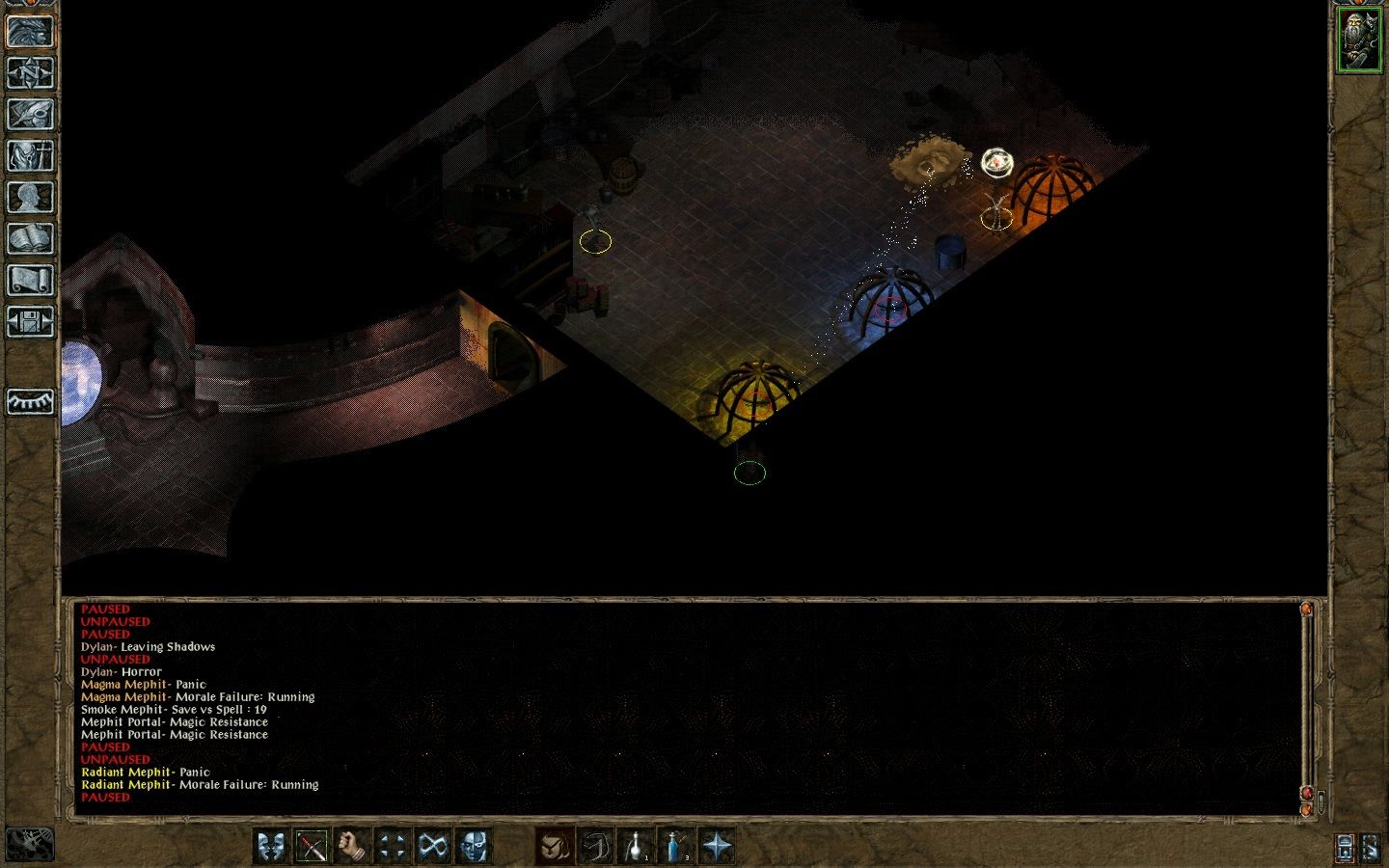
Task: Select all party members icon
Action: point(472,846)
